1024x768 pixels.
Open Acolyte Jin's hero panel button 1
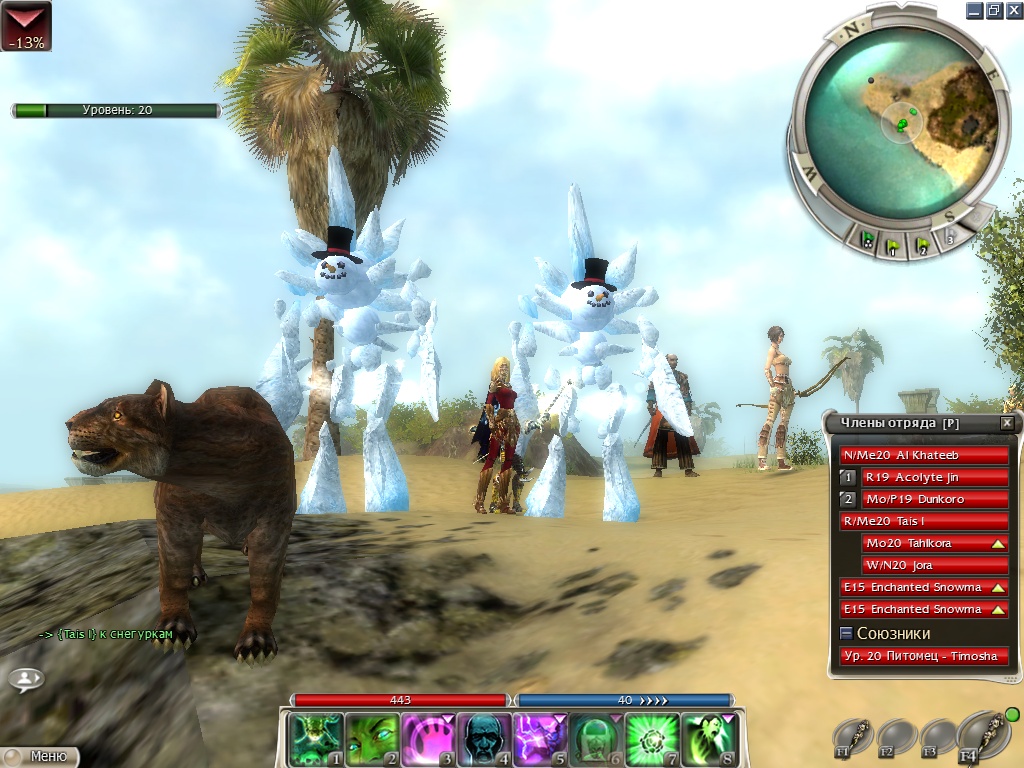tap(848, 477)
